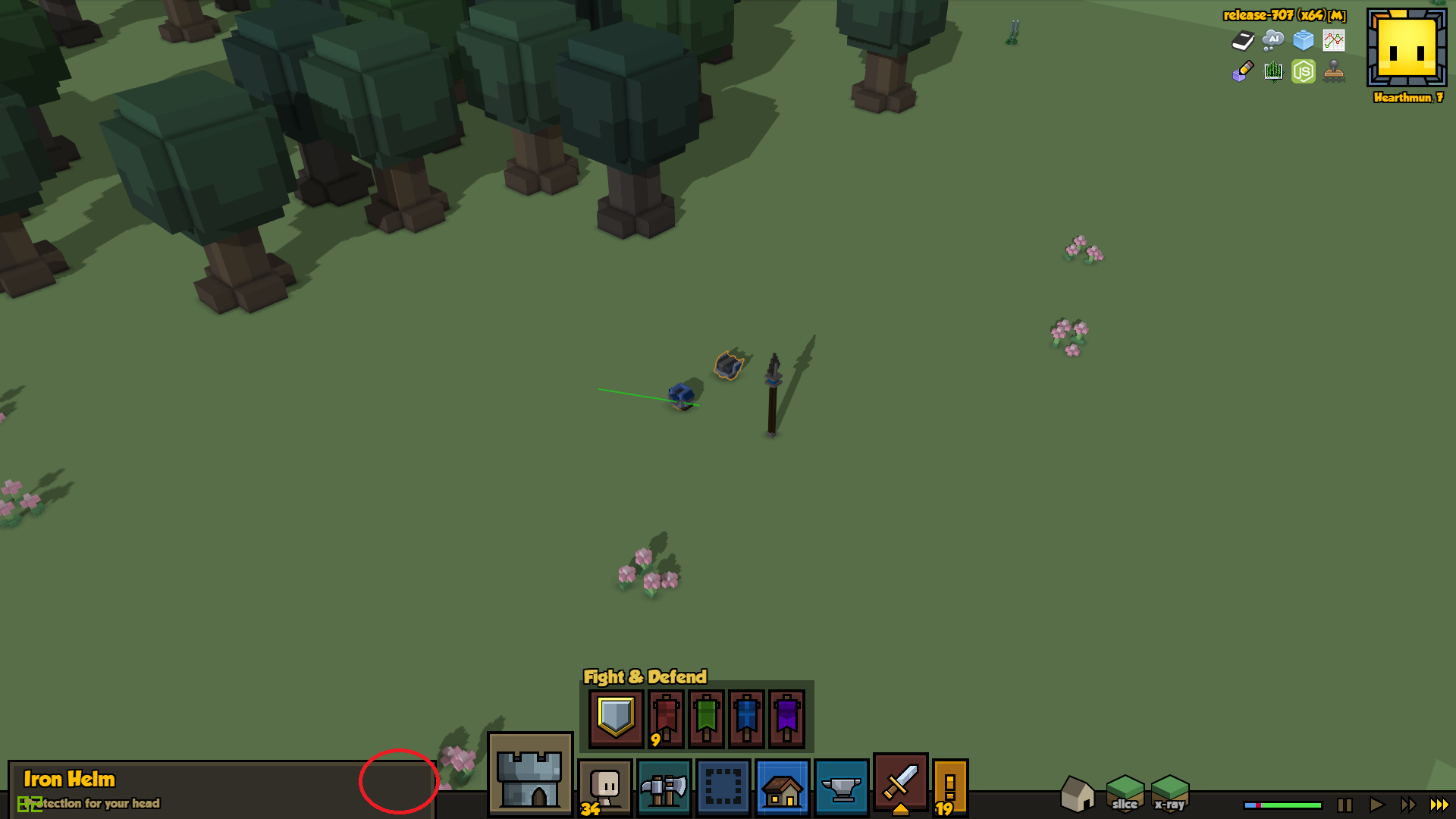Select the red banner party

(666, 717)
